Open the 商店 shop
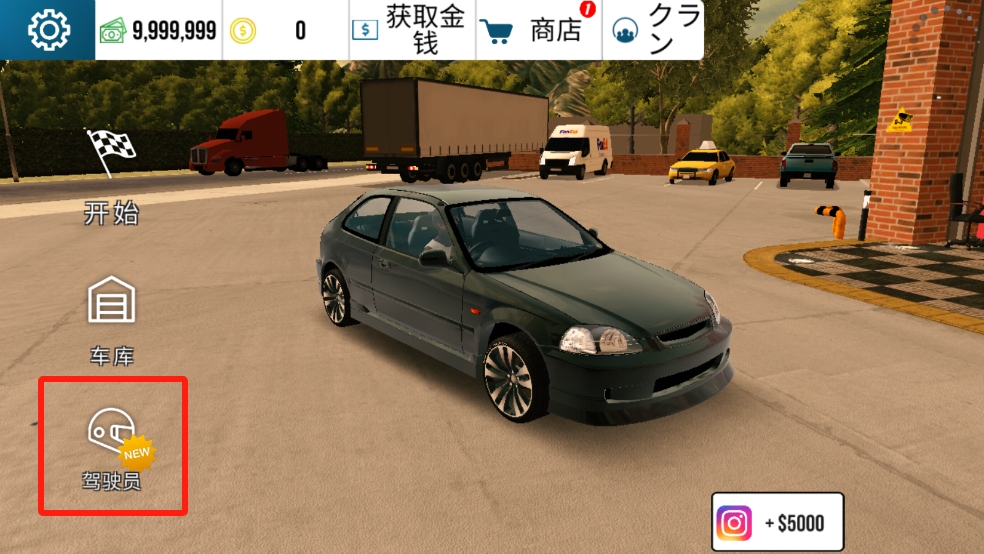Viewport: 984px width, 554px height. [x=540, y=30]
